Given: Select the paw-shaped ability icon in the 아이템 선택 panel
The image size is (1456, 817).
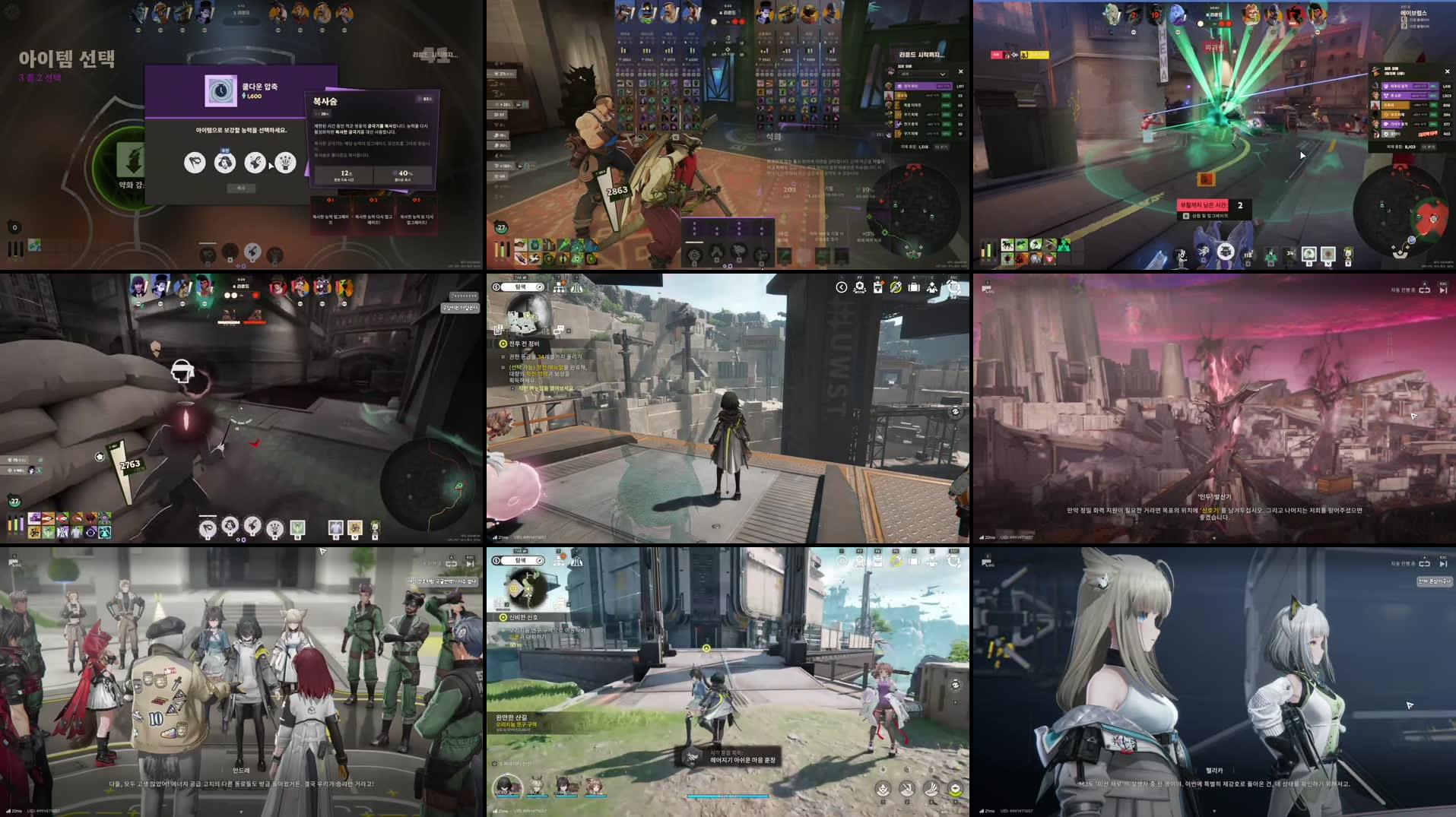Looking at the screenshot, I should pos(195,163).
